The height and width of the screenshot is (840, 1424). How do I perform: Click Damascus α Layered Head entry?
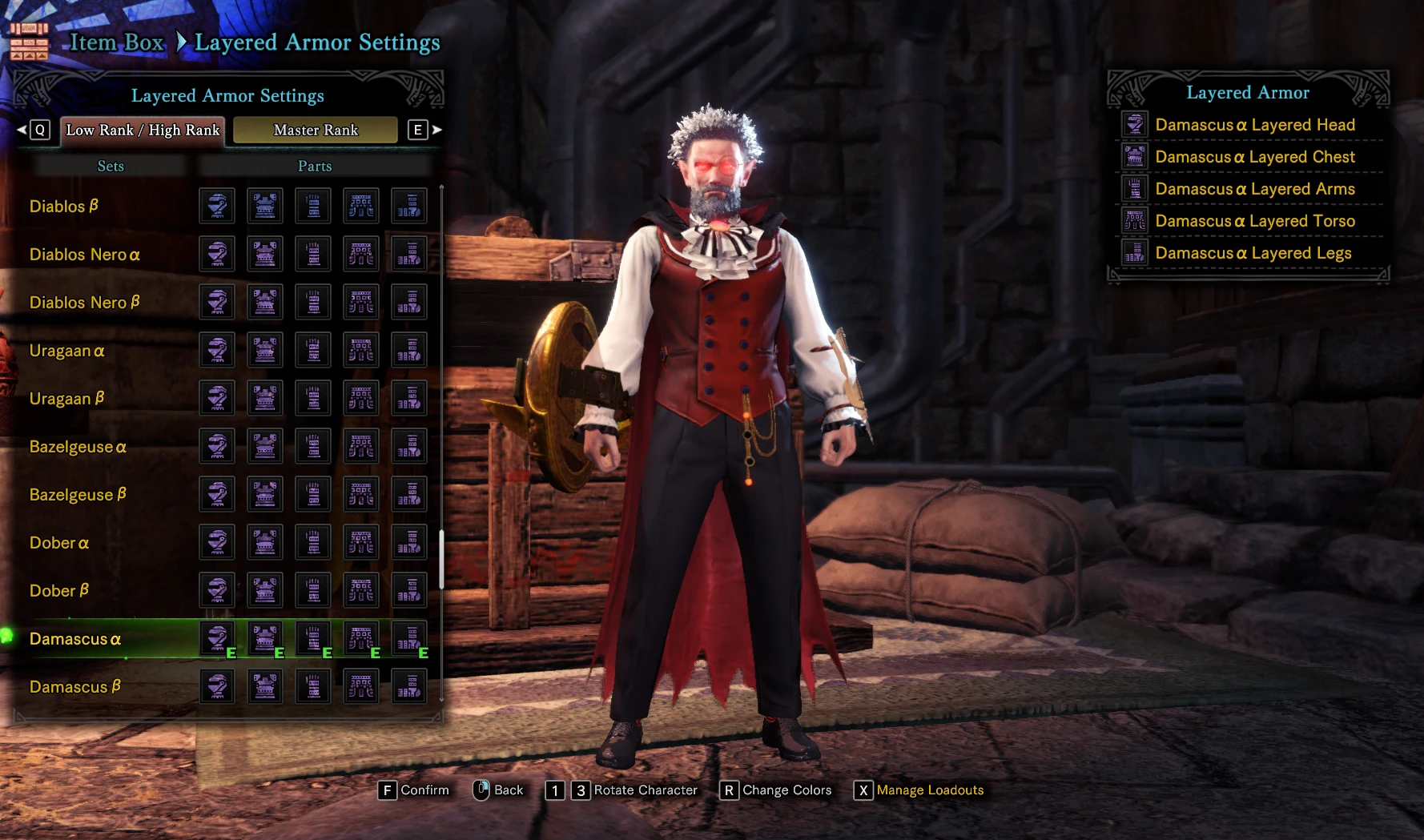coord(1254,125)
